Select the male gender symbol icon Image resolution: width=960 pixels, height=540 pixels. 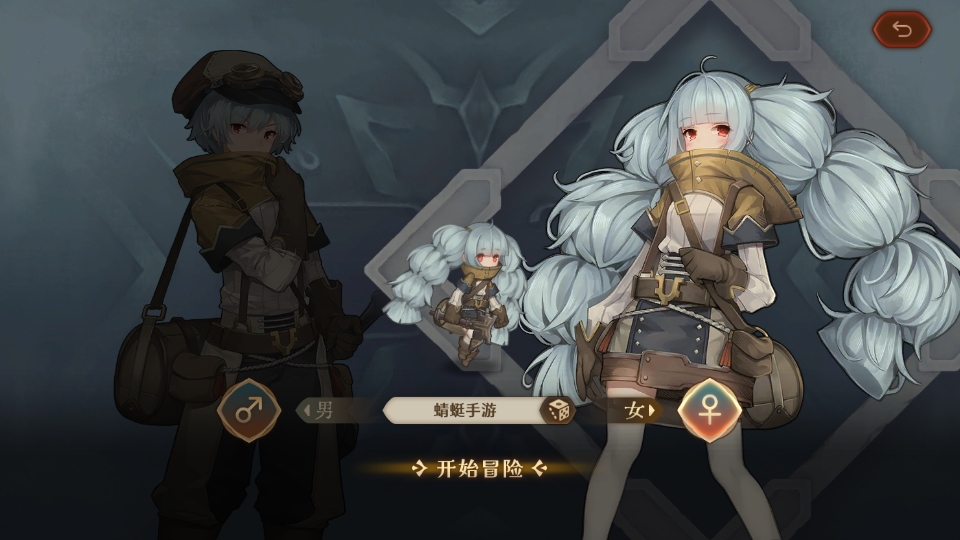[x=249, y=410]
